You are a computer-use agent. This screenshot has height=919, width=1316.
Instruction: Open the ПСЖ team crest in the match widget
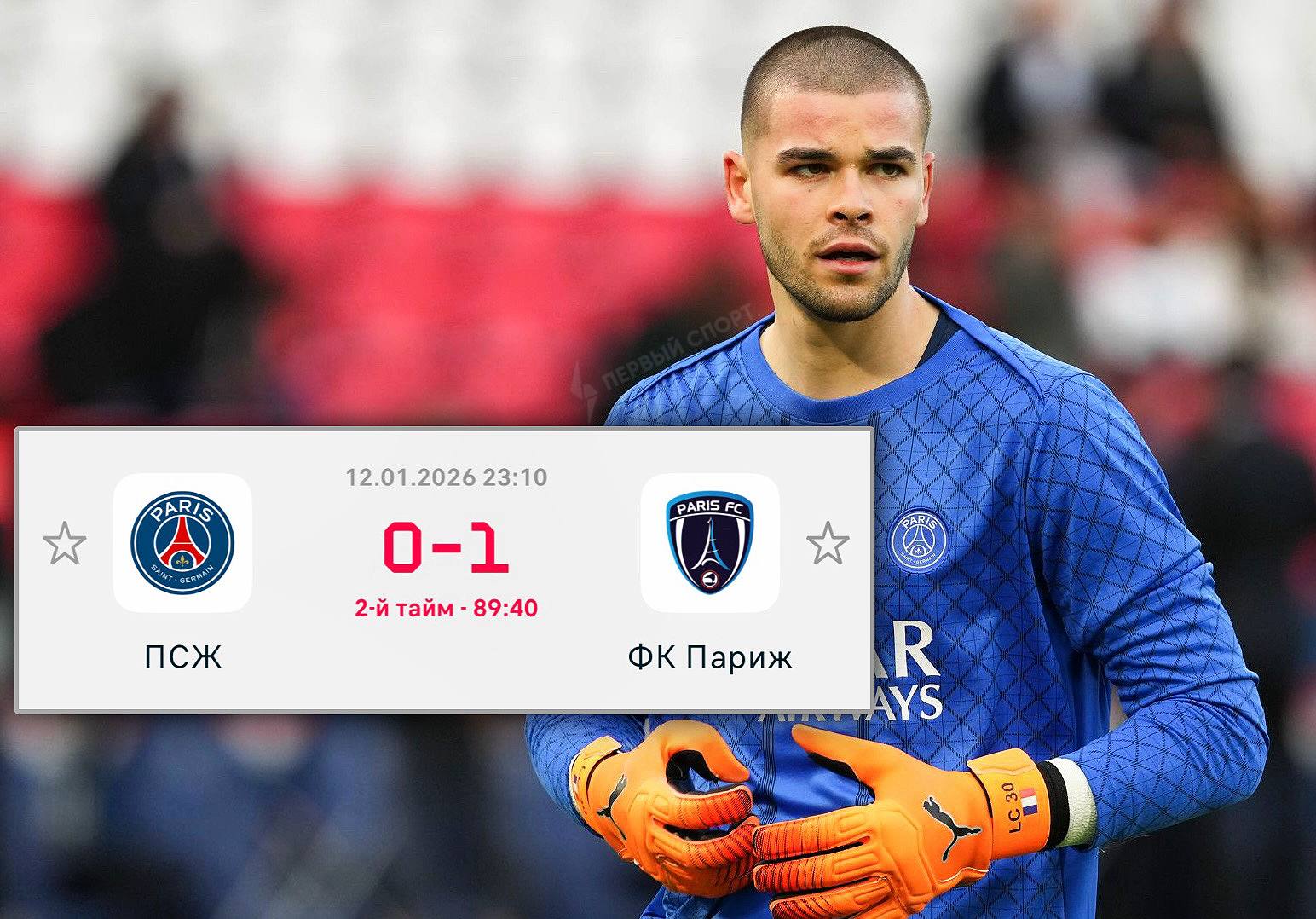click(182, 543)
